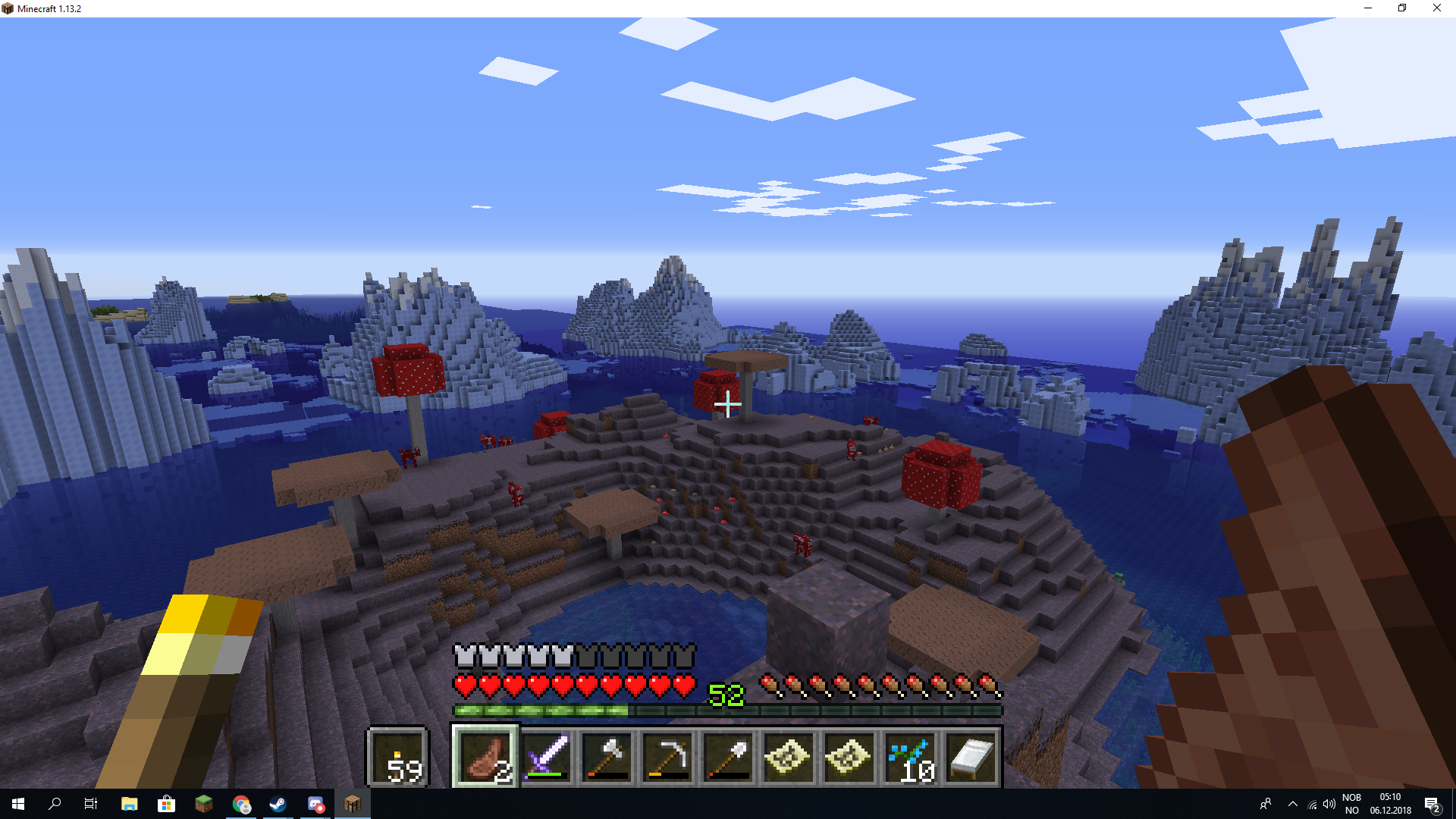Select the steak hotbar slot
Image resolution: width=1456 pixels, height=819 pixels.
click(x=485, y=757)
